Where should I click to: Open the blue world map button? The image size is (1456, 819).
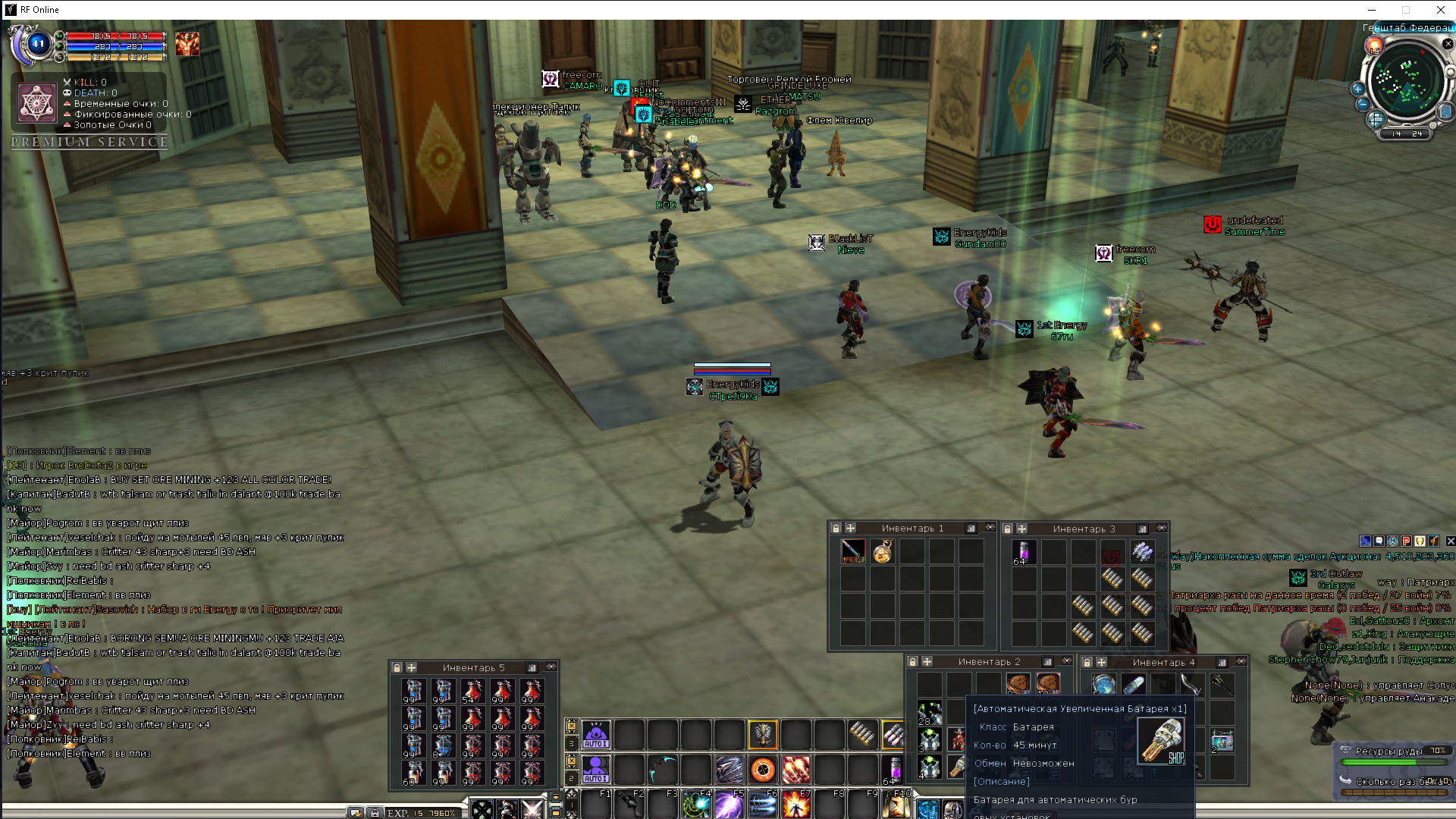click(1445, 112)
